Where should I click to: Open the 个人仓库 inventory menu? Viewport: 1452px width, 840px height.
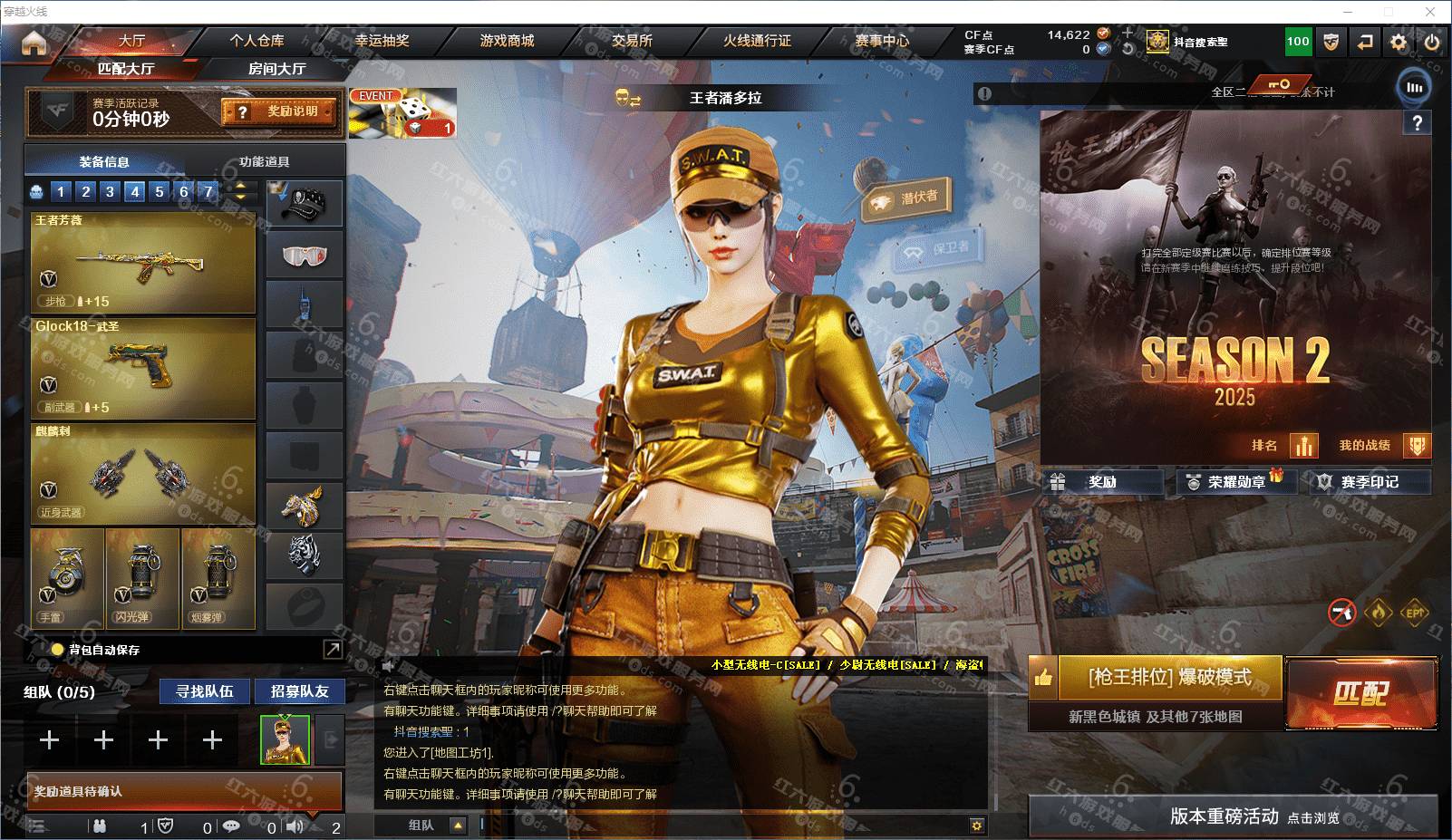tap(257, 41)
